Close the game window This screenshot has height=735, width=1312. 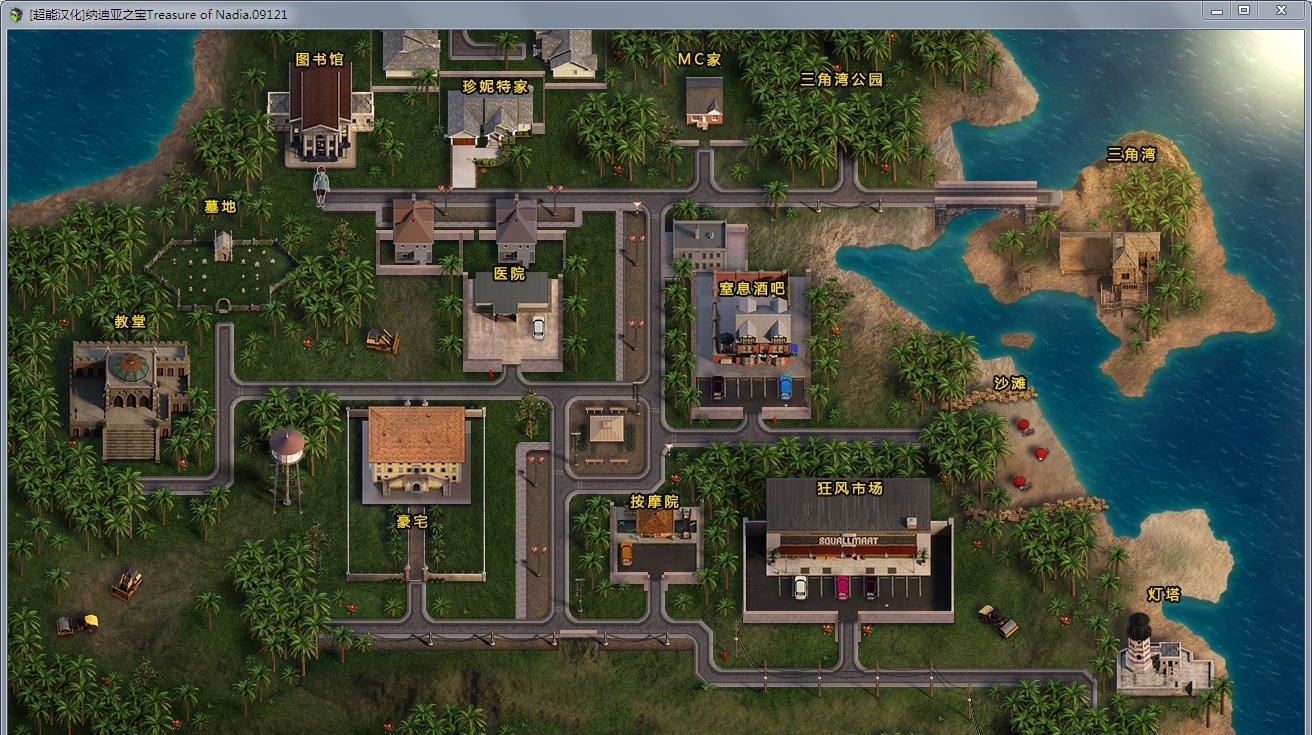click(1281, 10)
